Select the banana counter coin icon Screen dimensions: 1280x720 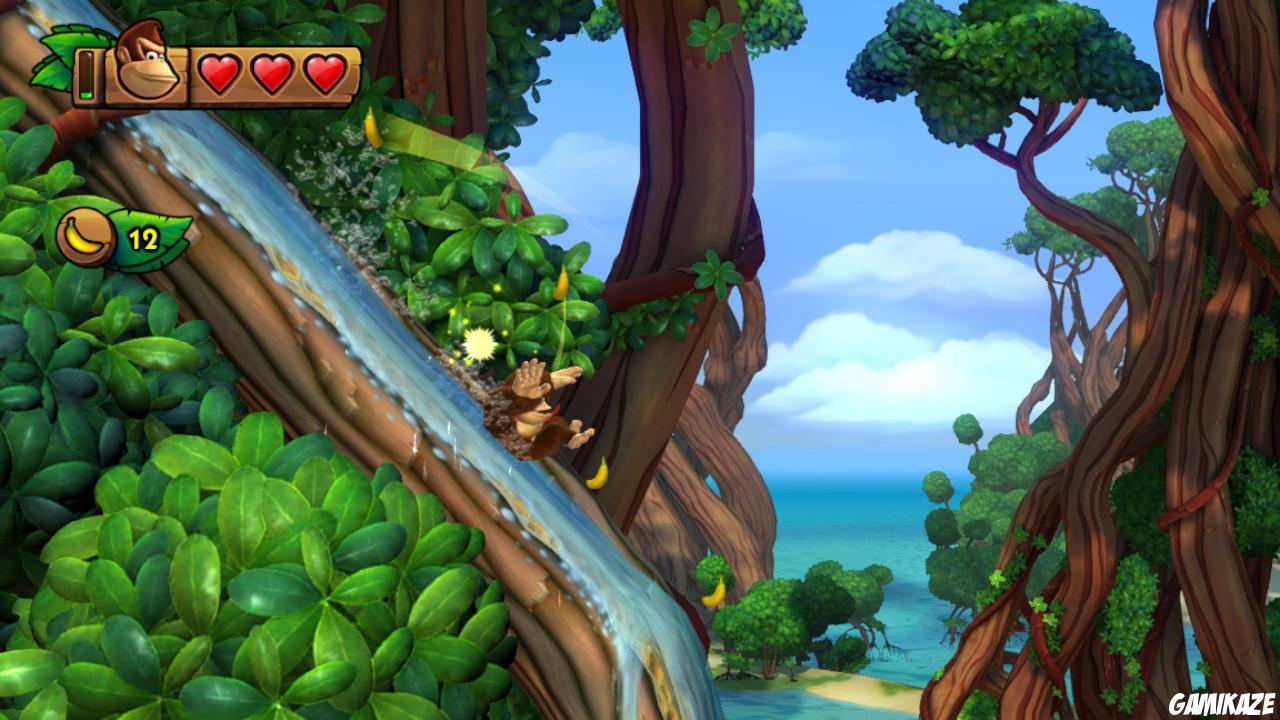pyautogui.click(x=84, y=235)
